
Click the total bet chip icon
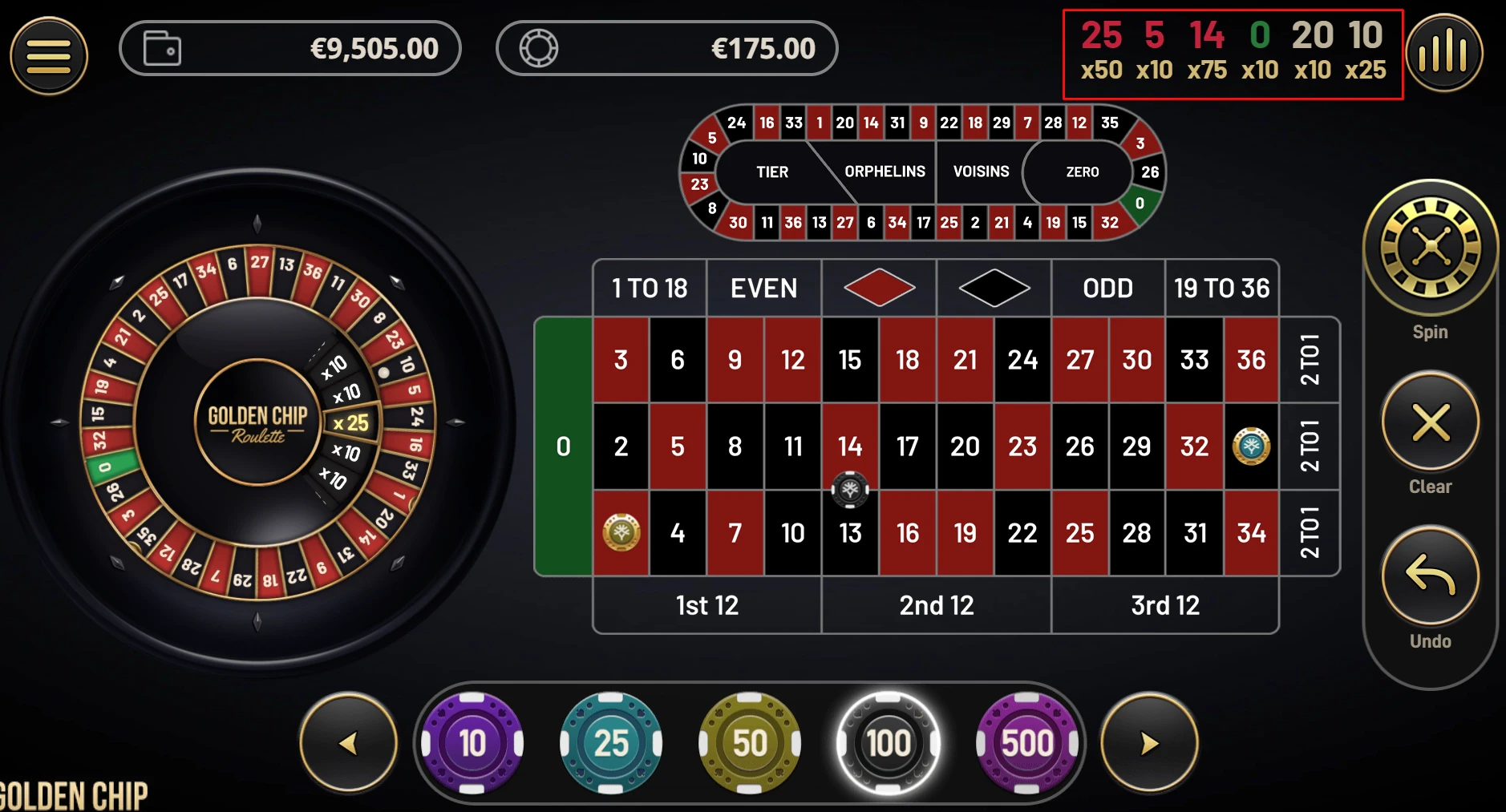539,48
